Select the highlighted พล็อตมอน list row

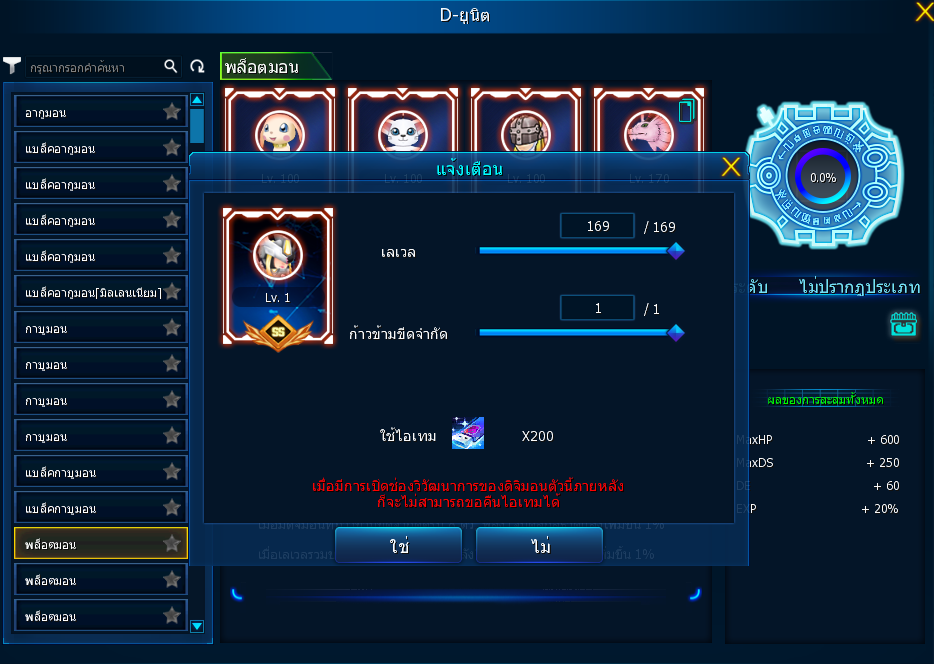coord(90,544)
